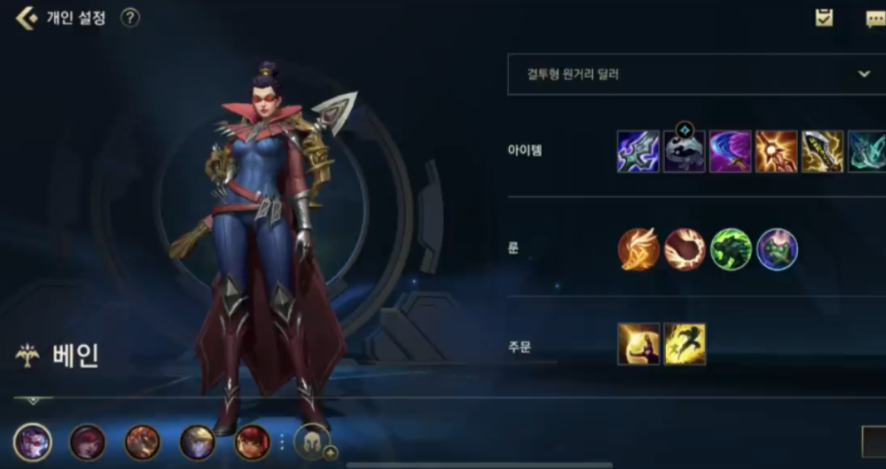This screenshot has height=469, width=886.
Task: Choose the purple scythe item slot
Action: point(730,152)
